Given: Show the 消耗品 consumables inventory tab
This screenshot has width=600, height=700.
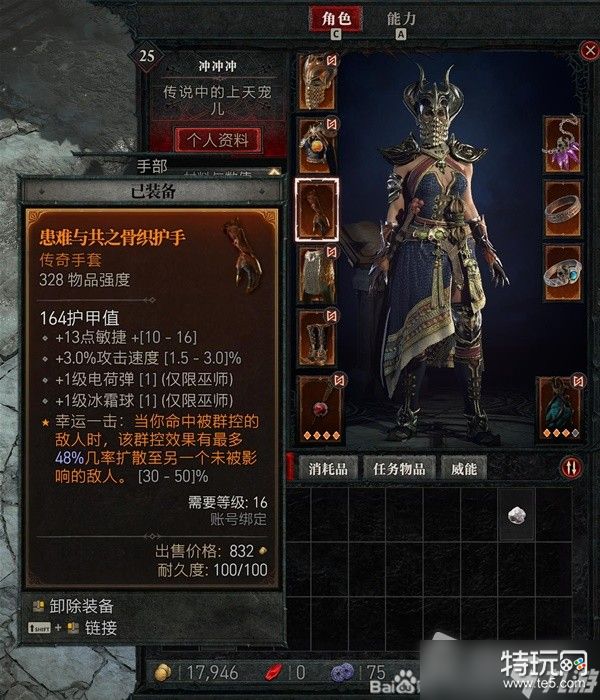Looking at the screenshot, I should pos(327,468).
